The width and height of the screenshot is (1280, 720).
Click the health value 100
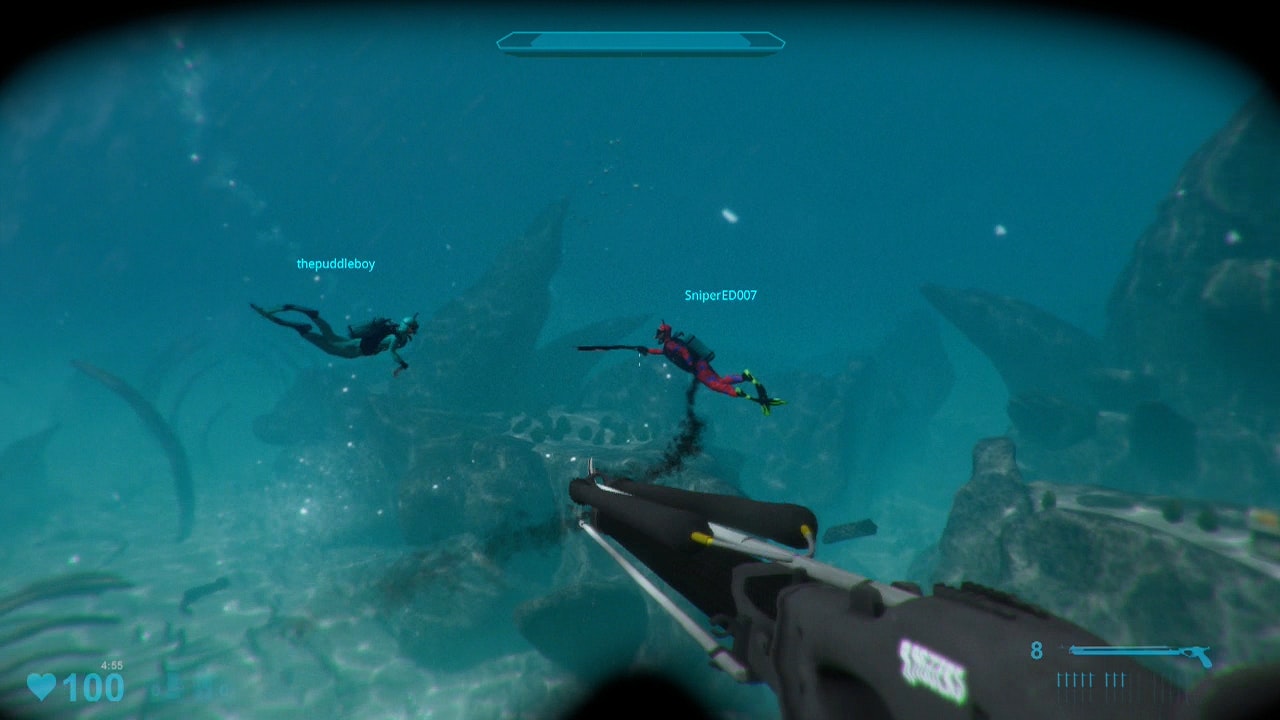(92, 687)
